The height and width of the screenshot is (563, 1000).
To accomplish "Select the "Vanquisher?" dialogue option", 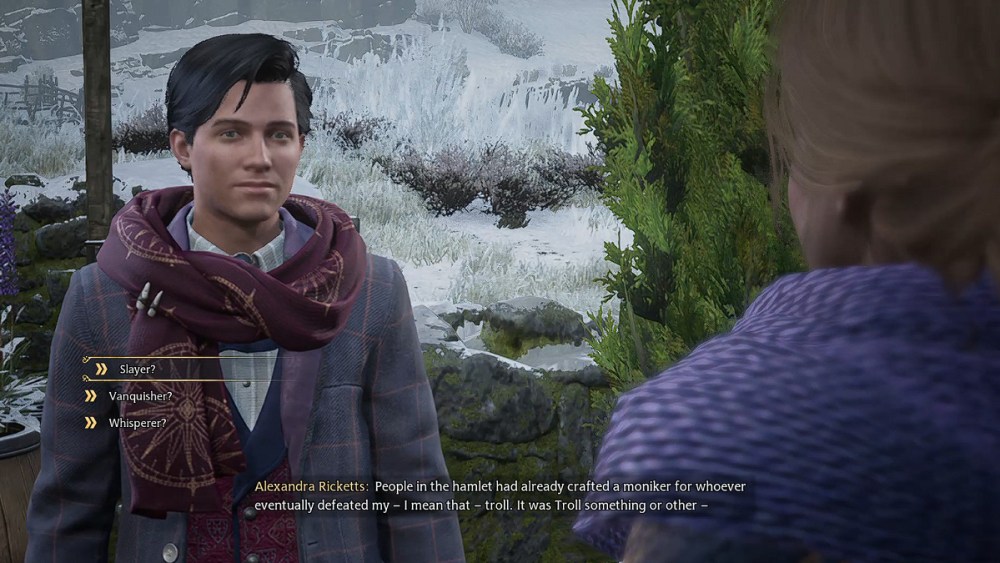I will (140, 396).
